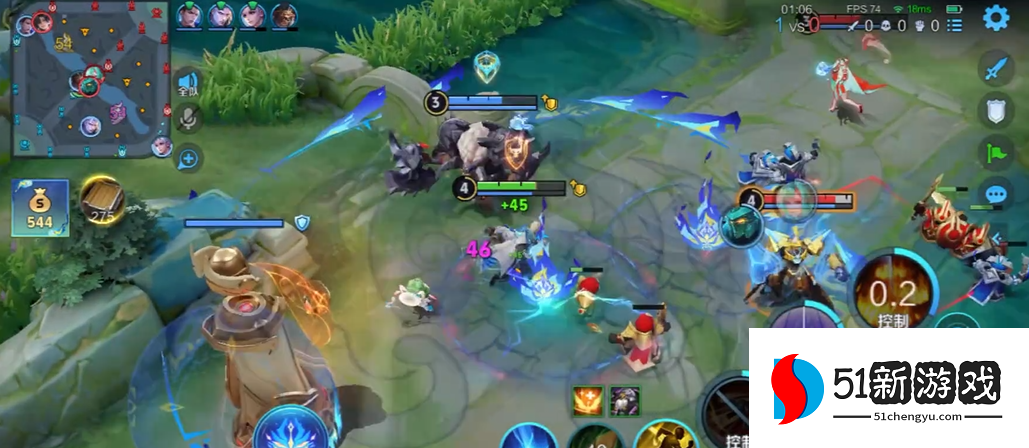Cast the blue lightning ability
The image size is (1029, 448).
[527, 438]
